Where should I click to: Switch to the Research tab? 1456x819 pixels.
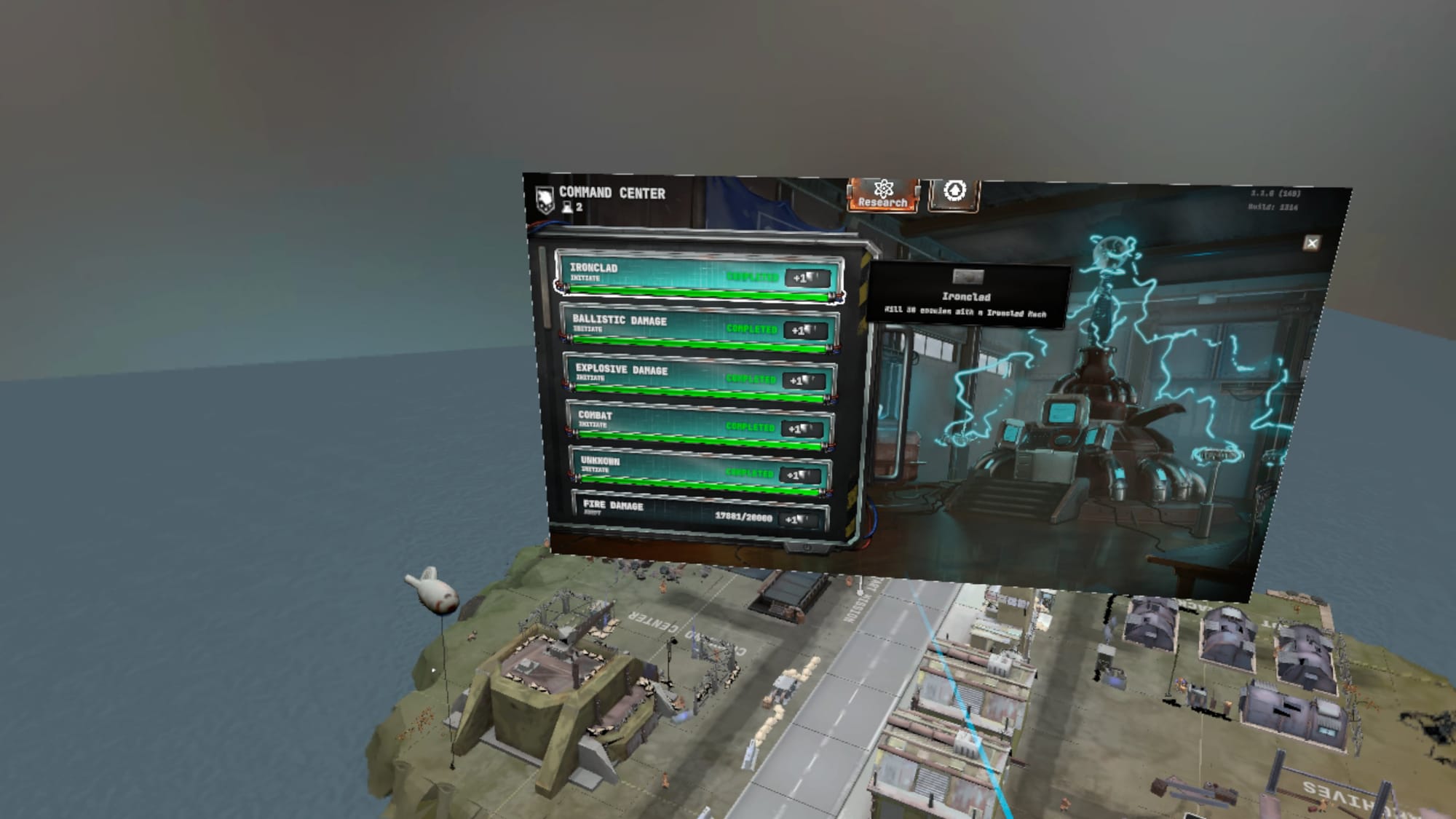coord(882,194)
